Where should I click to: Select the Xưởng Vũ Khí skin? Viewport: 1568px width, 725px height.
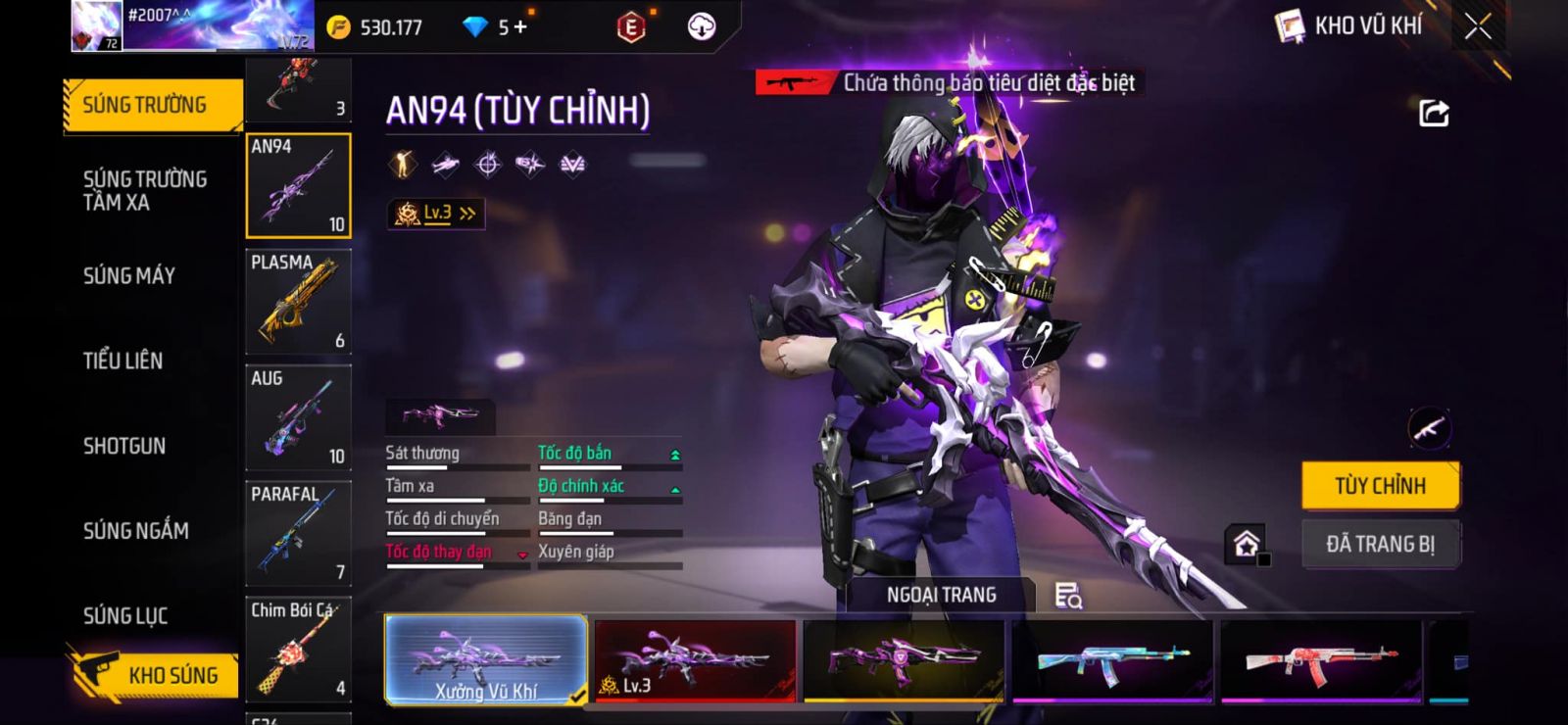coord(486,659)
